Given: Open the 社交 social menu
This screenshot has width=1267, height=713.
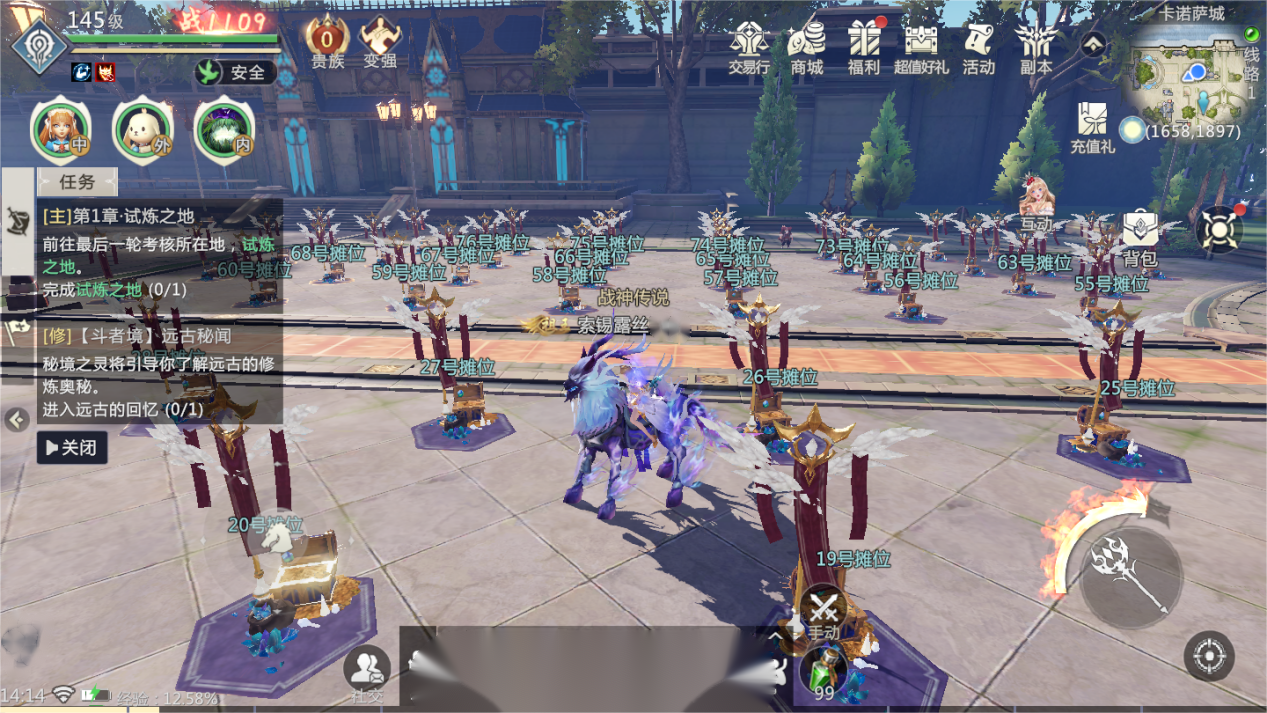Looking at the screenshot, I should [x=367, y=675].
